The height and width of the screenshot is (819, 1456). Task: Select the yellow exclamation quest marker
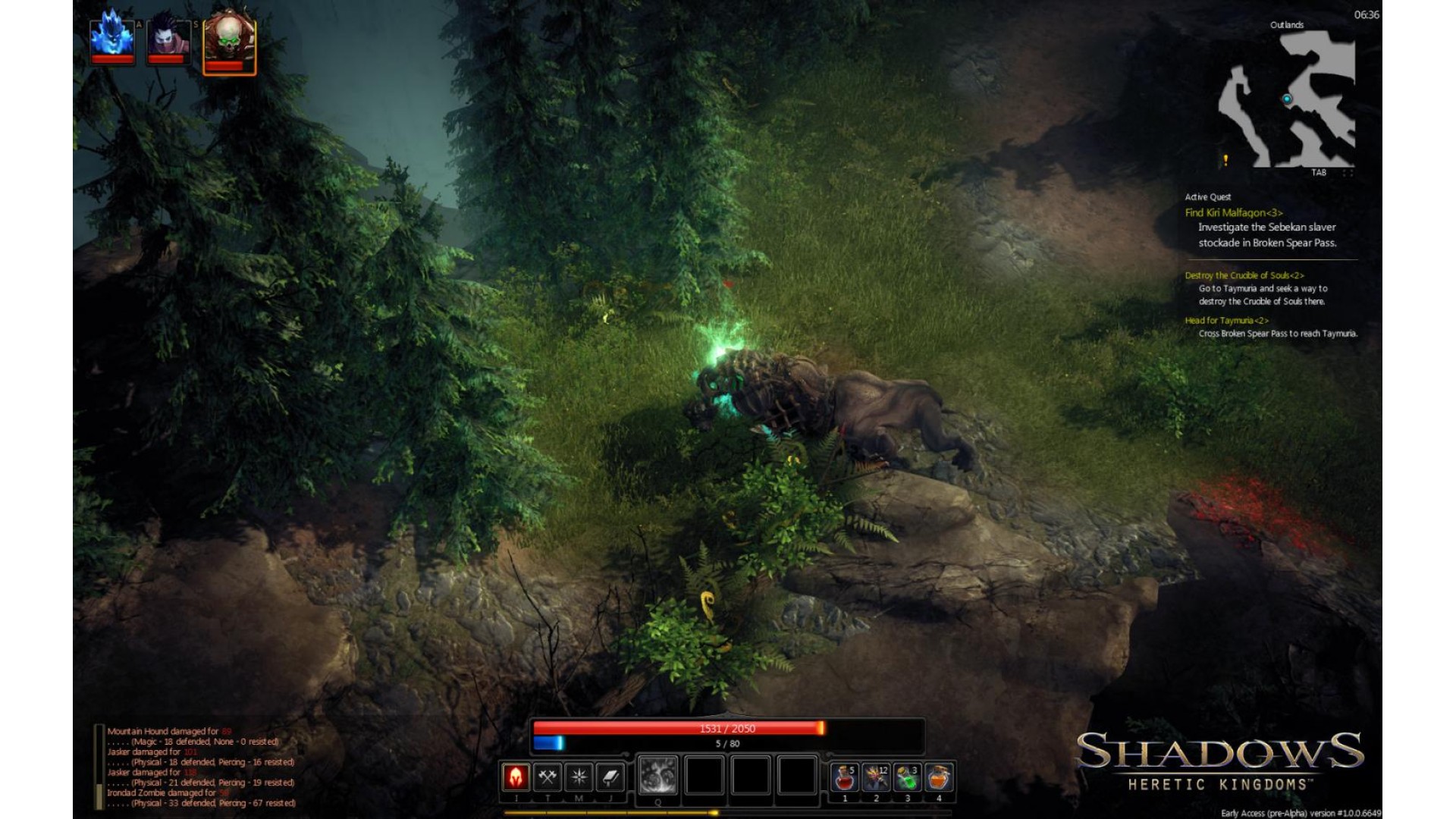(x=1225, y=160)
